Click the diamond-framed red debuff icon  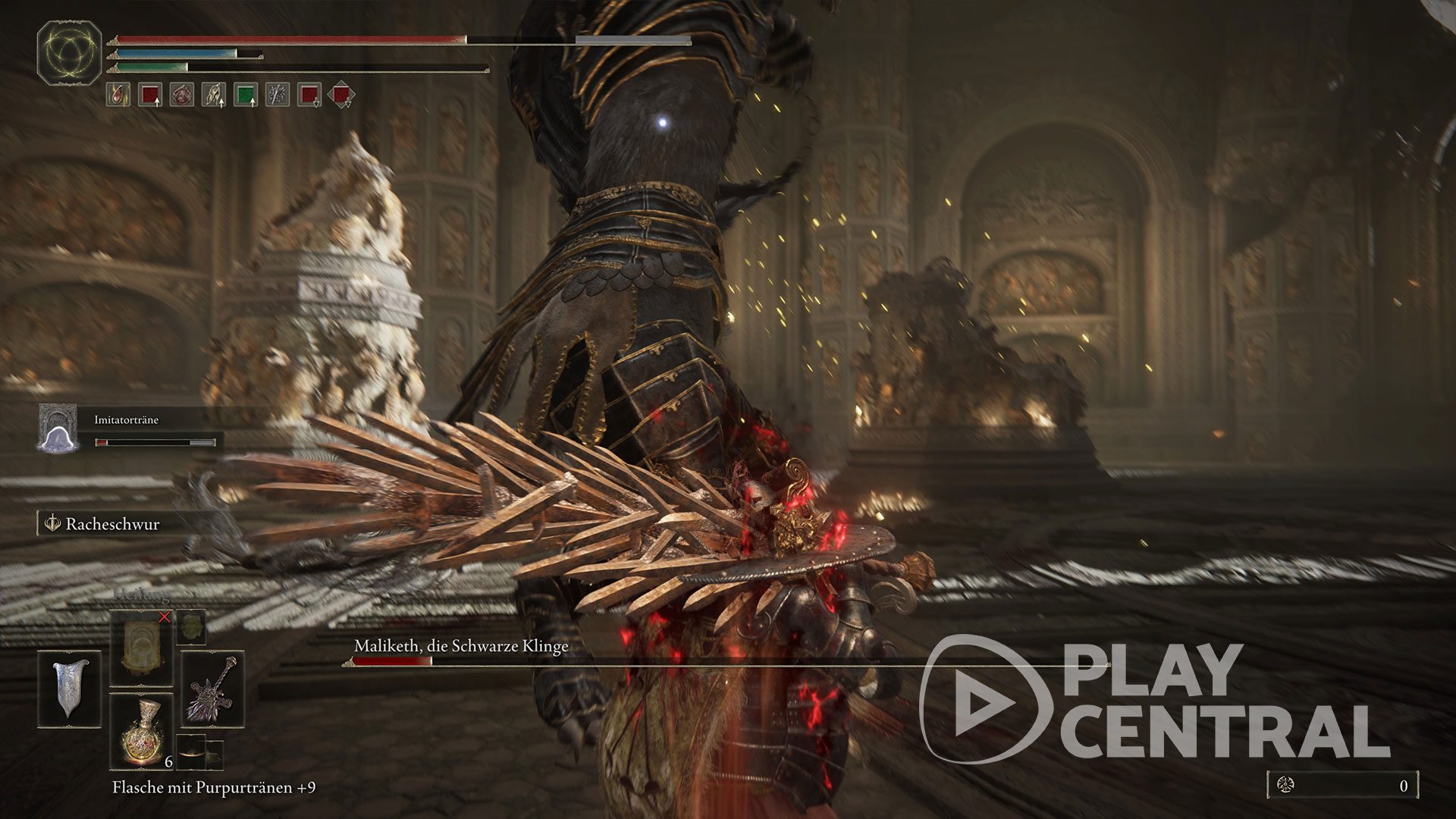point(341,95)
